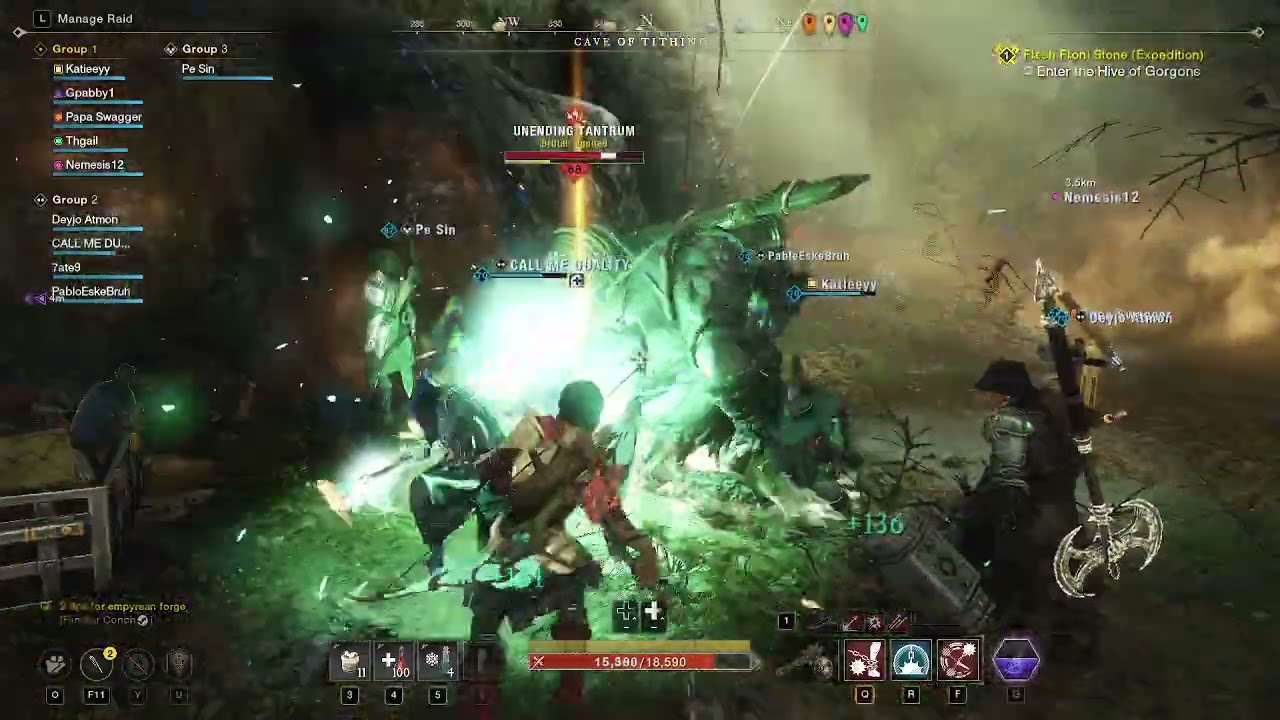Select Deyjo Atmon in Group 2

click(85, 220)
